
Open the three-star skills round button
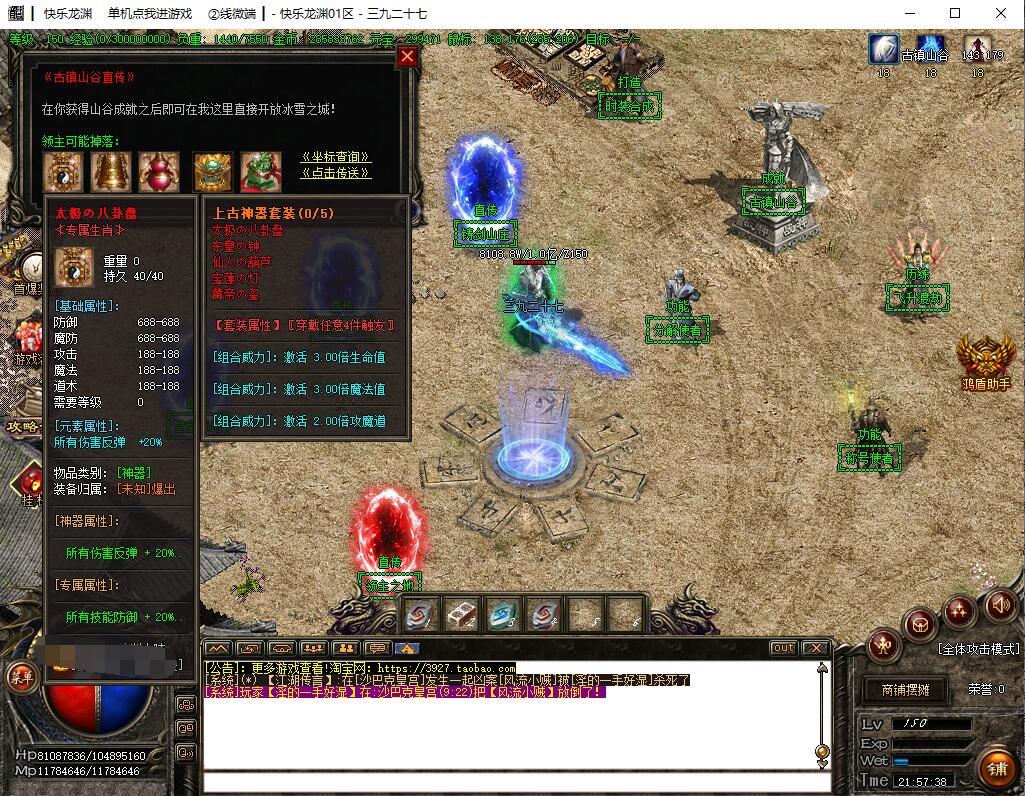(x=959, y=609)
